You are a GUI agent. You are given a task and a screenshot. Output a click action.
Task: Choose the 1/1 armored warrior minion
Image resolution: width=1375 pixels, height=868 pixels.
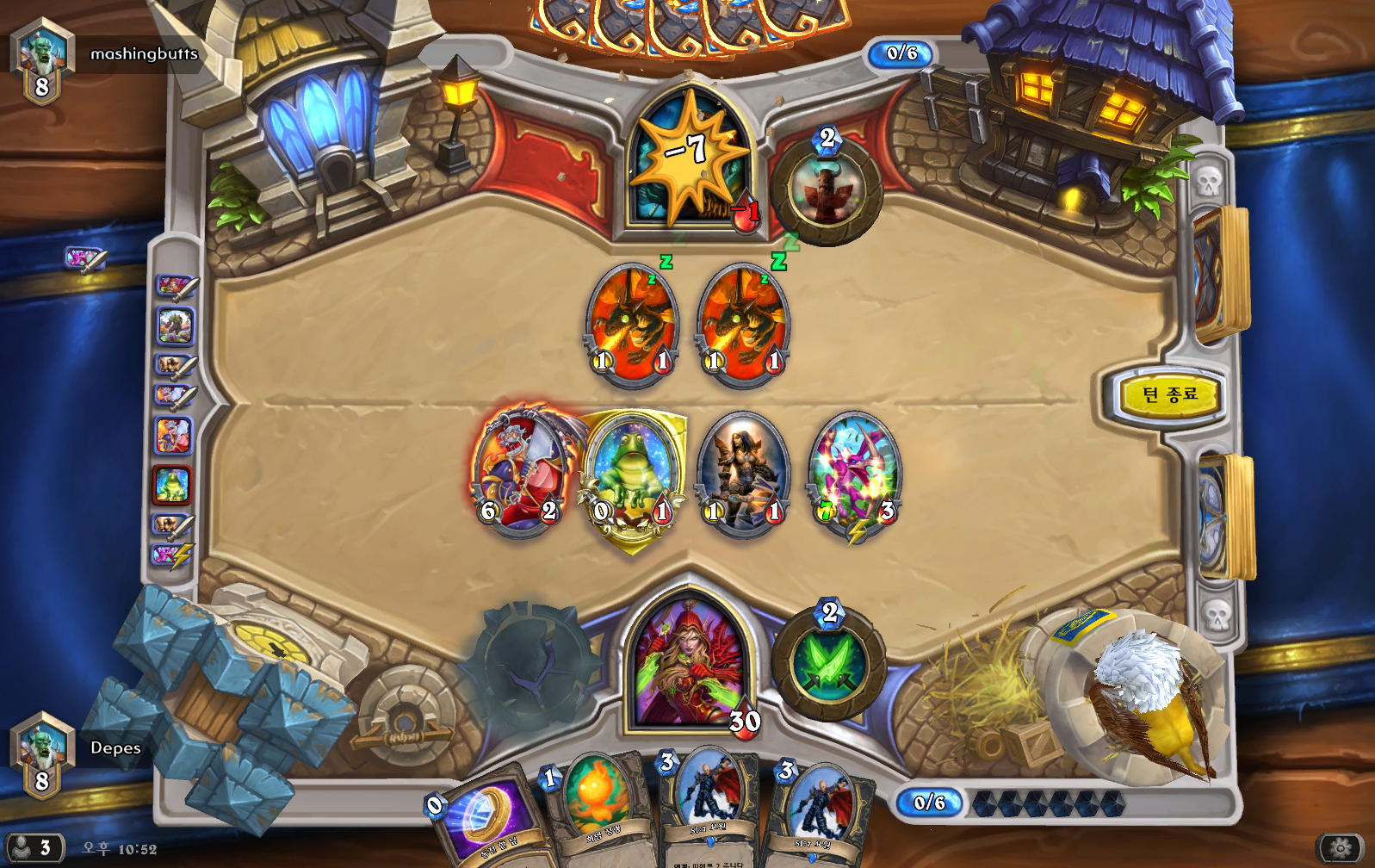[x=743, y=471]
